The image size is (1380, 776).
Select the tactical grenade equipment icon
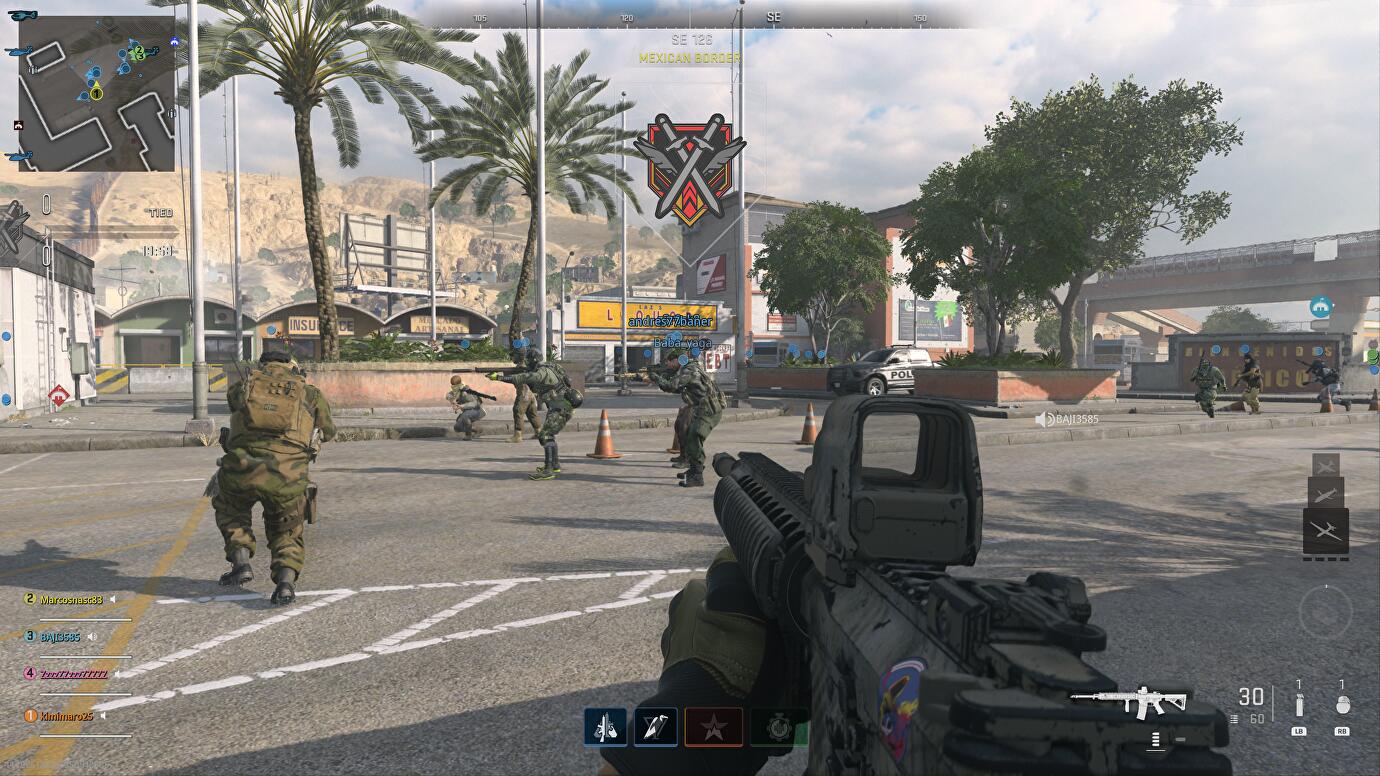click(x=1299, y=705)
